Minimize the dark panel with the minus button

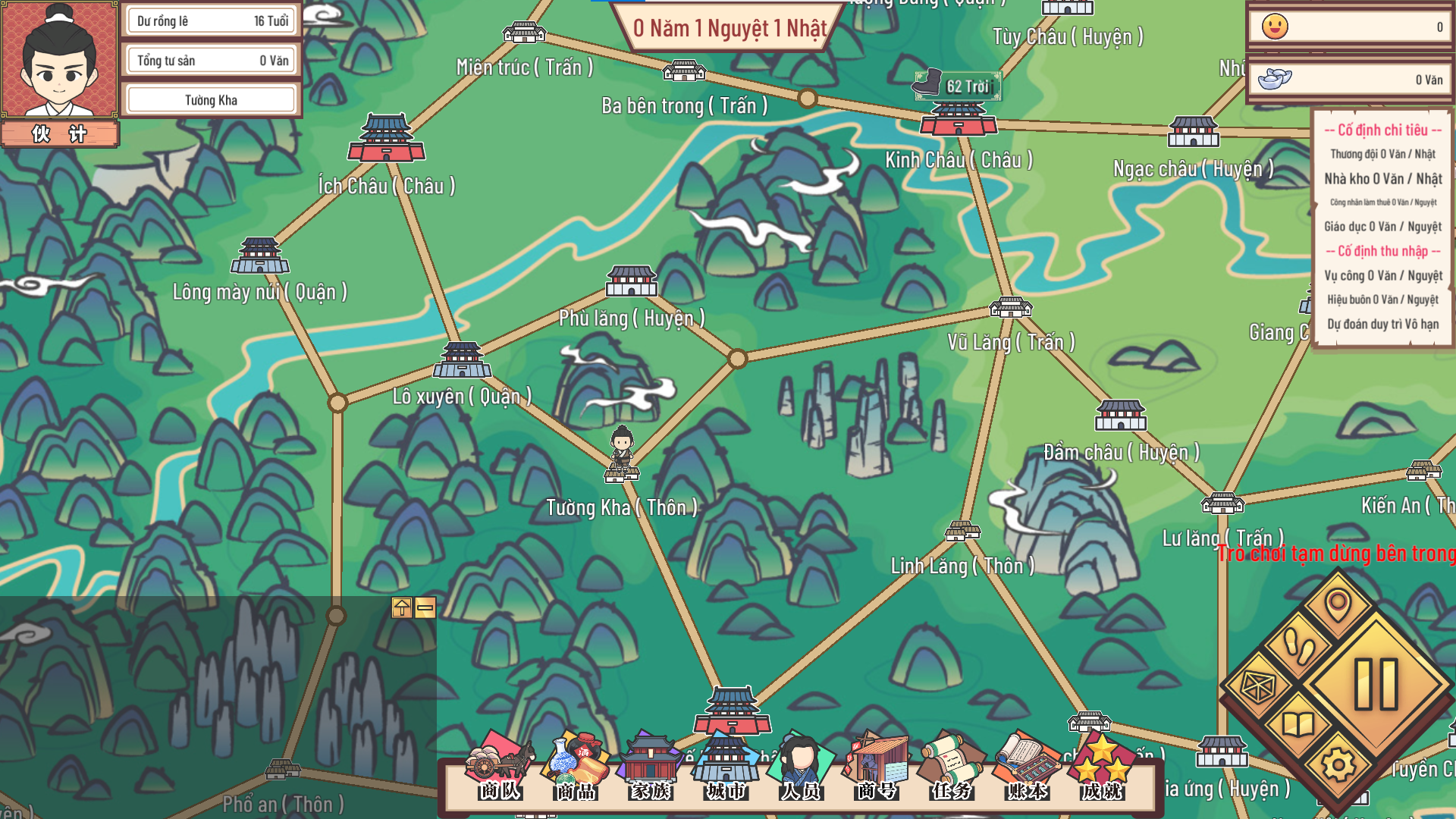[425, 607]
